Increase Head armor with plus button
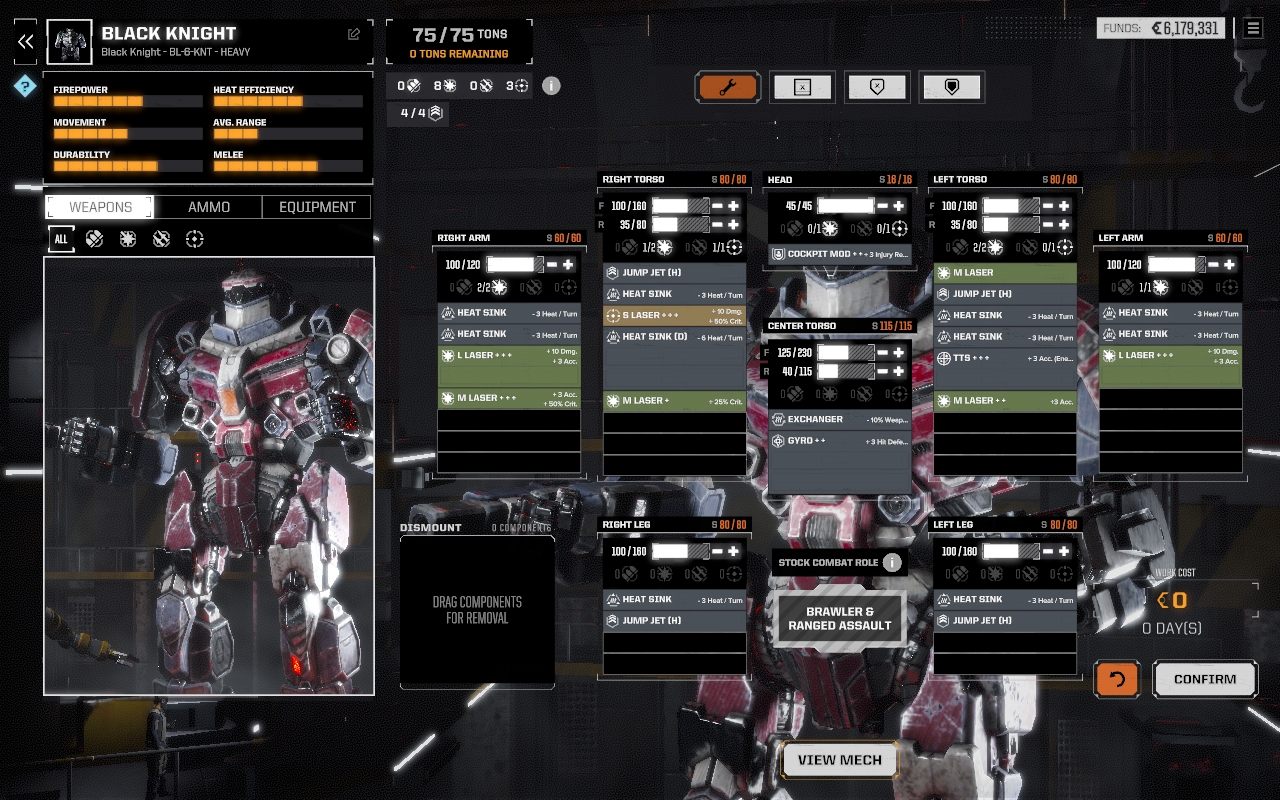This screenshot has width=1280, height=800. point(899,205)
